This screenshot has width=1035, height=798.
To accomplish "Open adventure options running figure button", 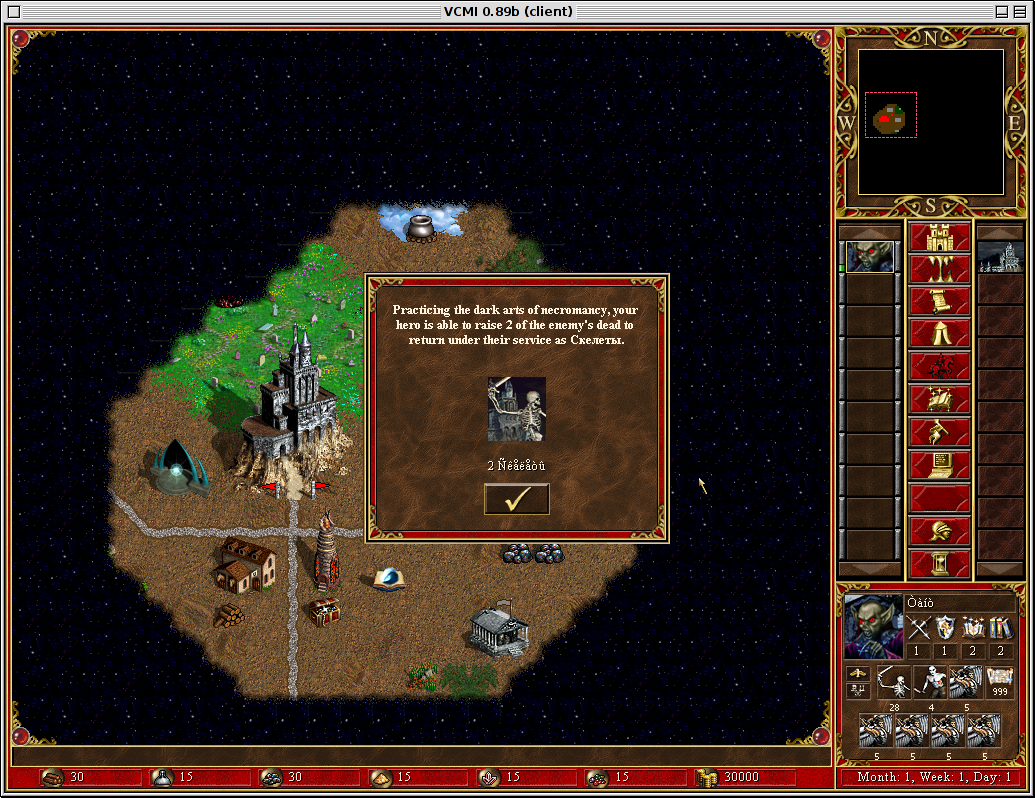I will tap(939, 432).
